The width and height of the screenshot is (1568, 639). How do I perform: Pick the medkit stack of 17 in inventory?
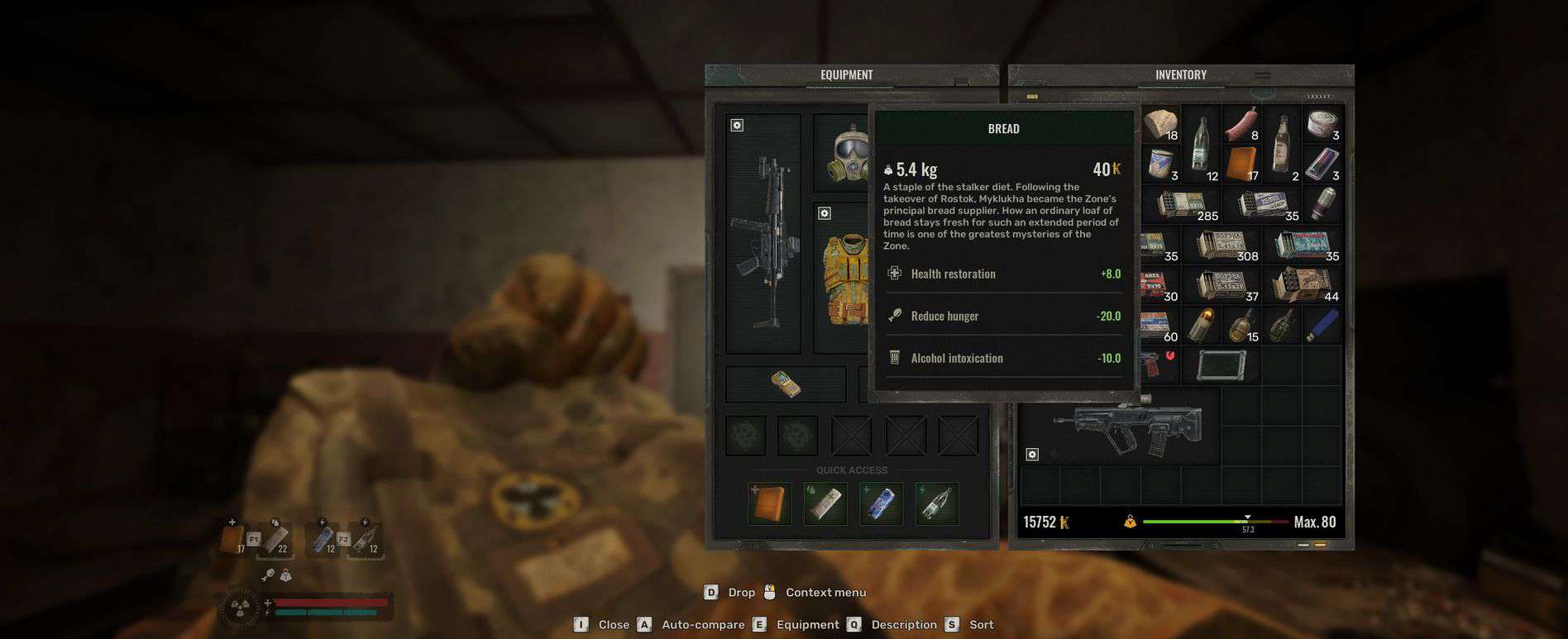coord(1241,165)
